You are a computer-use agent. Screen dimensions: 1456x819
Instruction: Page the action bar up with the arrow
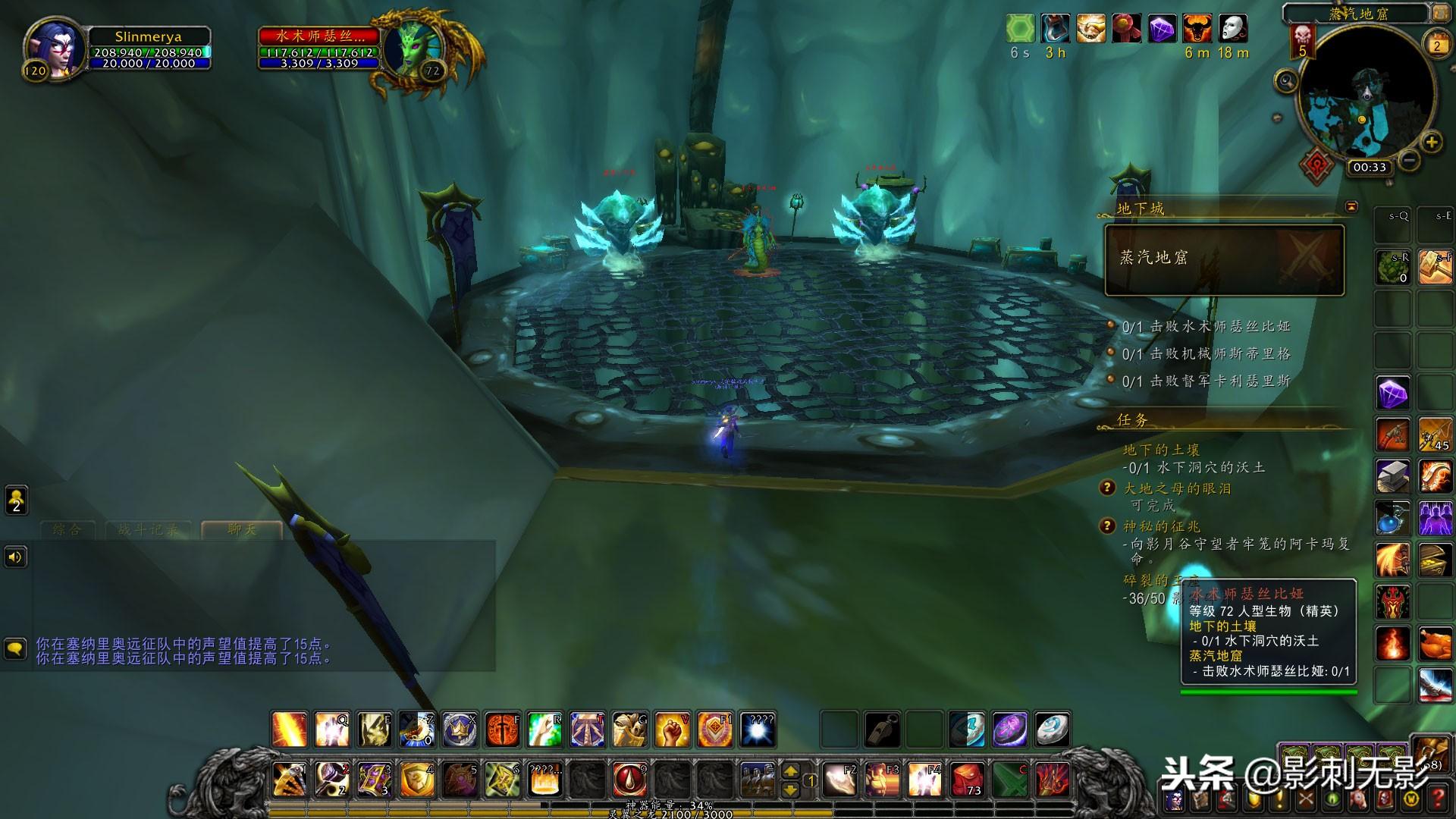click(x=790, y=770)
